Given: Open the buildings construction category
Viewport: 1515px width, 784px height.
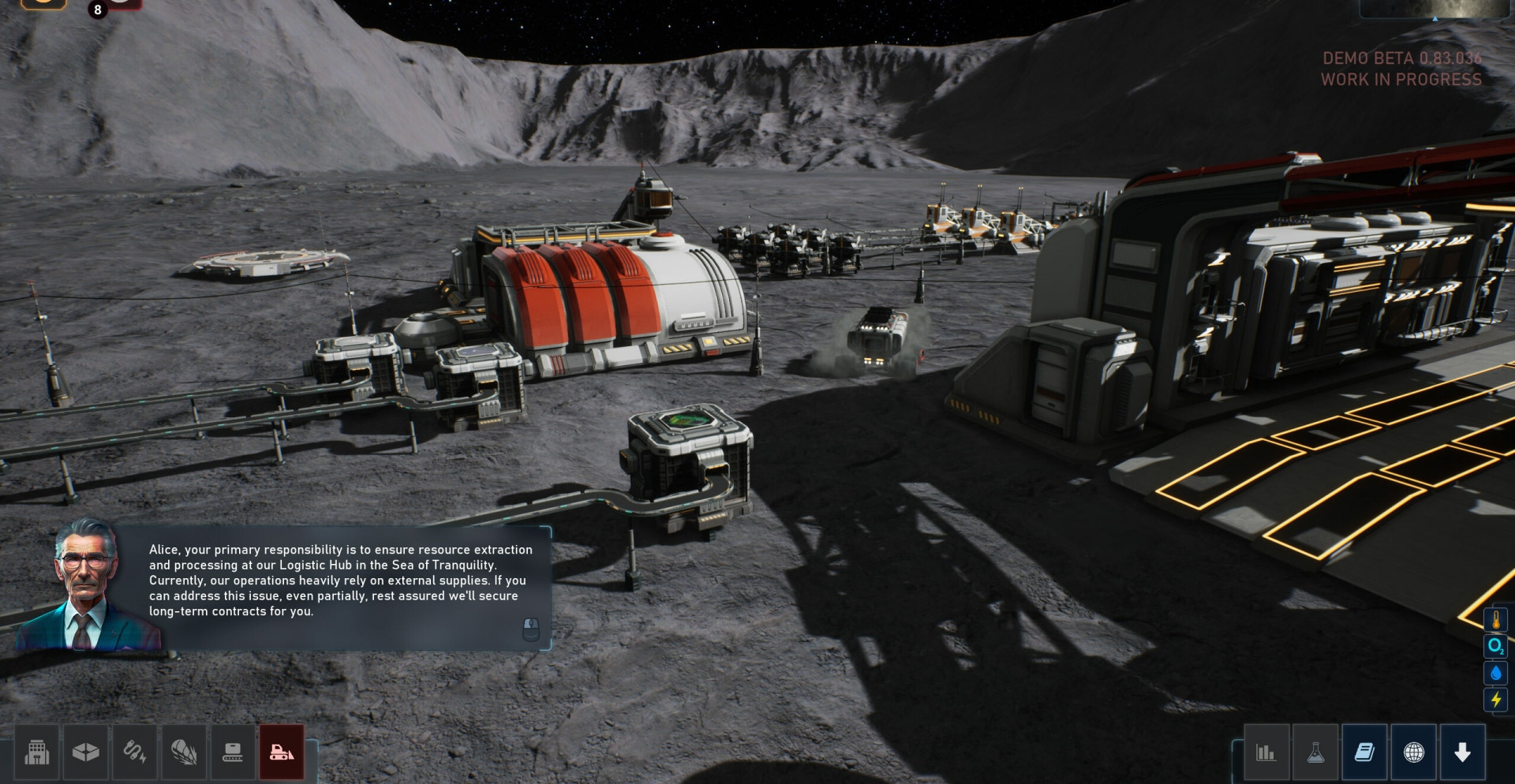Looking at the screenshot, I should pyautogui.click(x=37, y=752).
